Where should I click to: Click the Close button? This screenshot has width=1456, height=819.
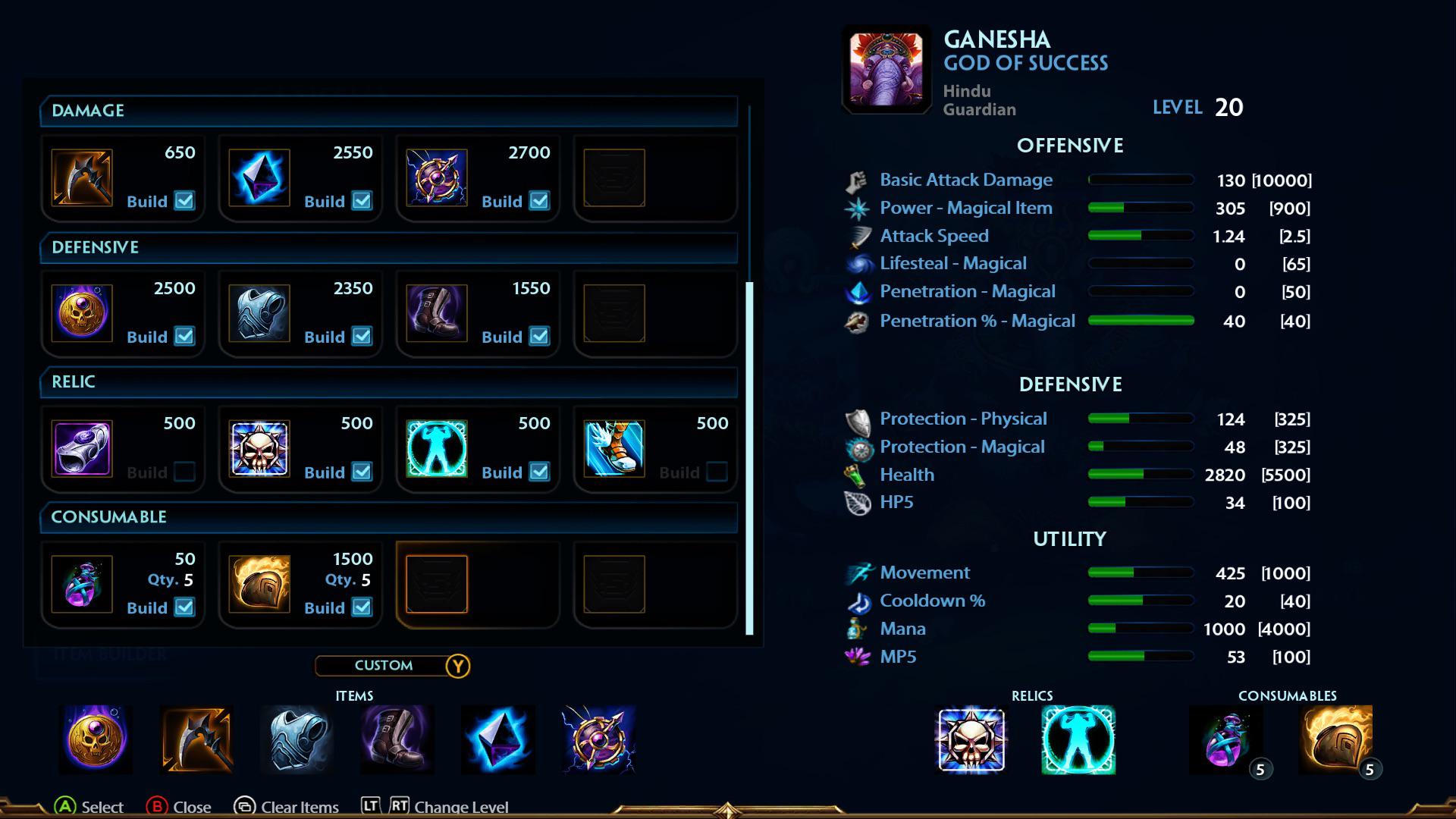190,807
